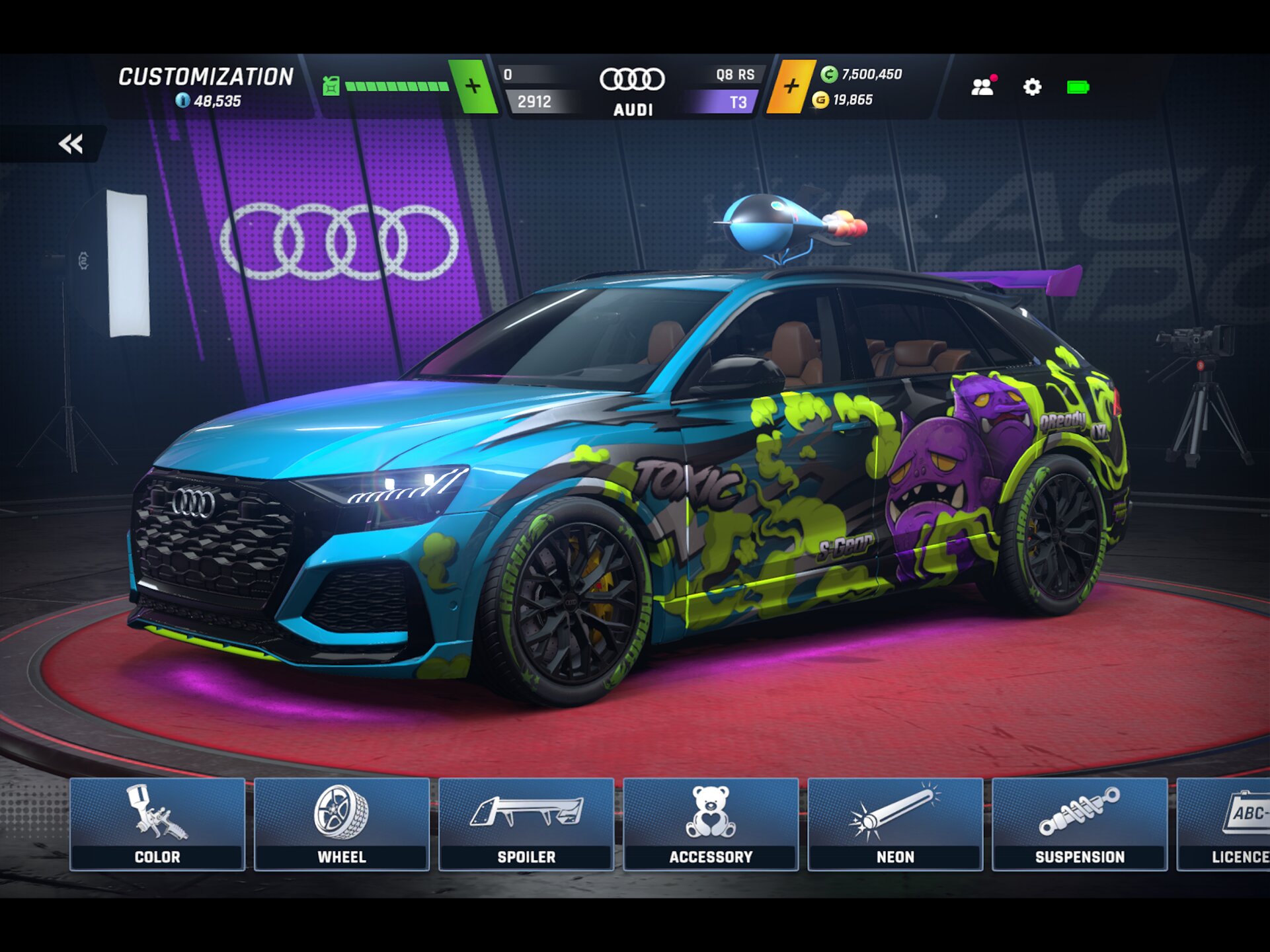Open the Accessory teddy bear category
Image resolution: width=1270 pixels, height=952 pixels.
pos(711,824)
